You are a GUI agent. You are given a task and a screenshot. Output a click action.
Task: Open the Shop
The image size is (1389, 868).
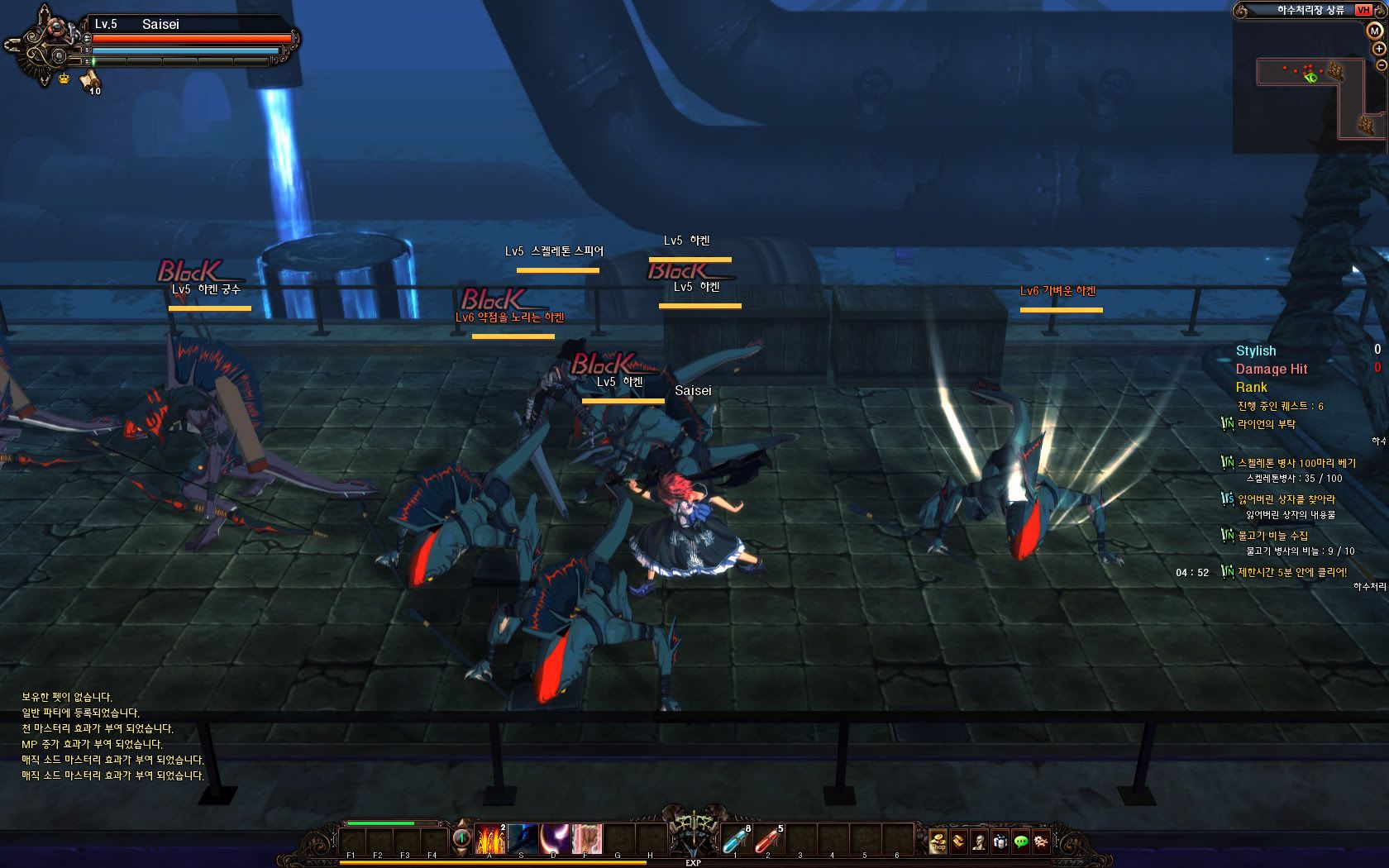click(938, 842)
